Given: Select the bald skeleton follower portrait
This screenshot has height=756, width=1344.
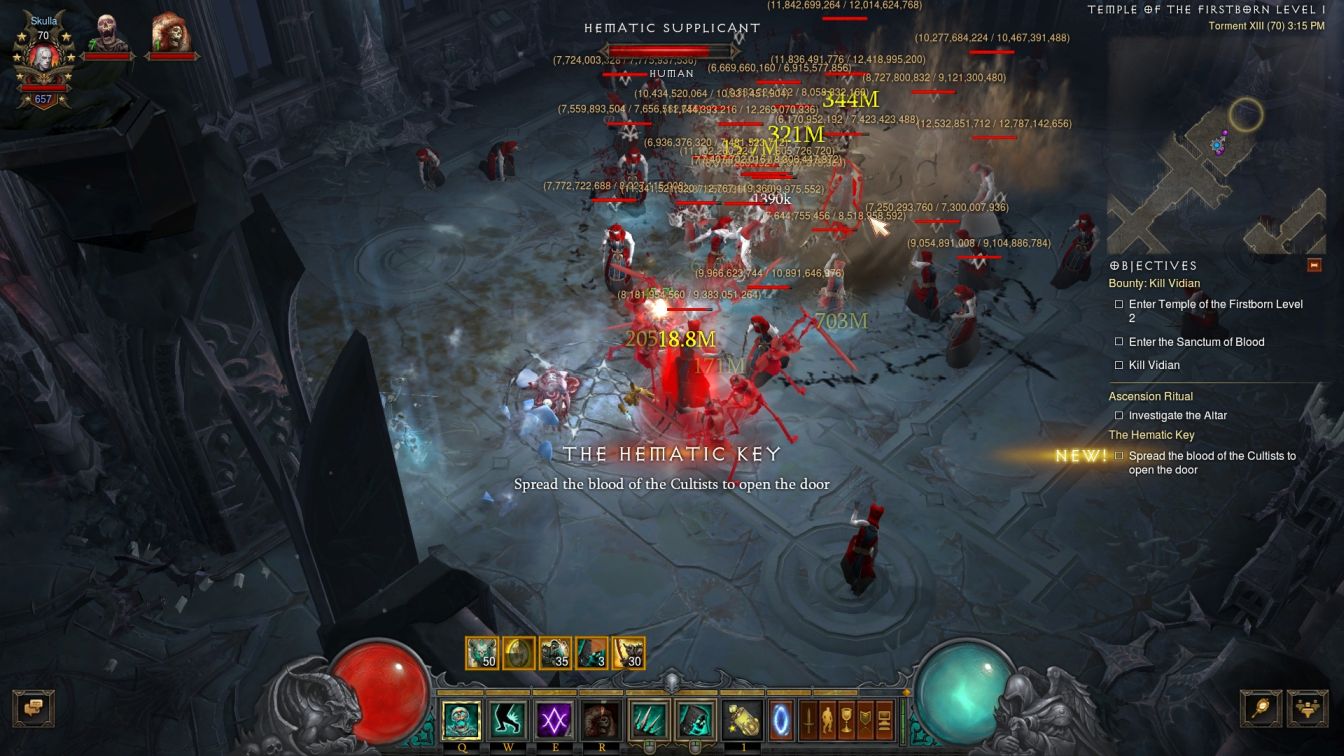Looking at the screenshot, I should tap(107, 37).
